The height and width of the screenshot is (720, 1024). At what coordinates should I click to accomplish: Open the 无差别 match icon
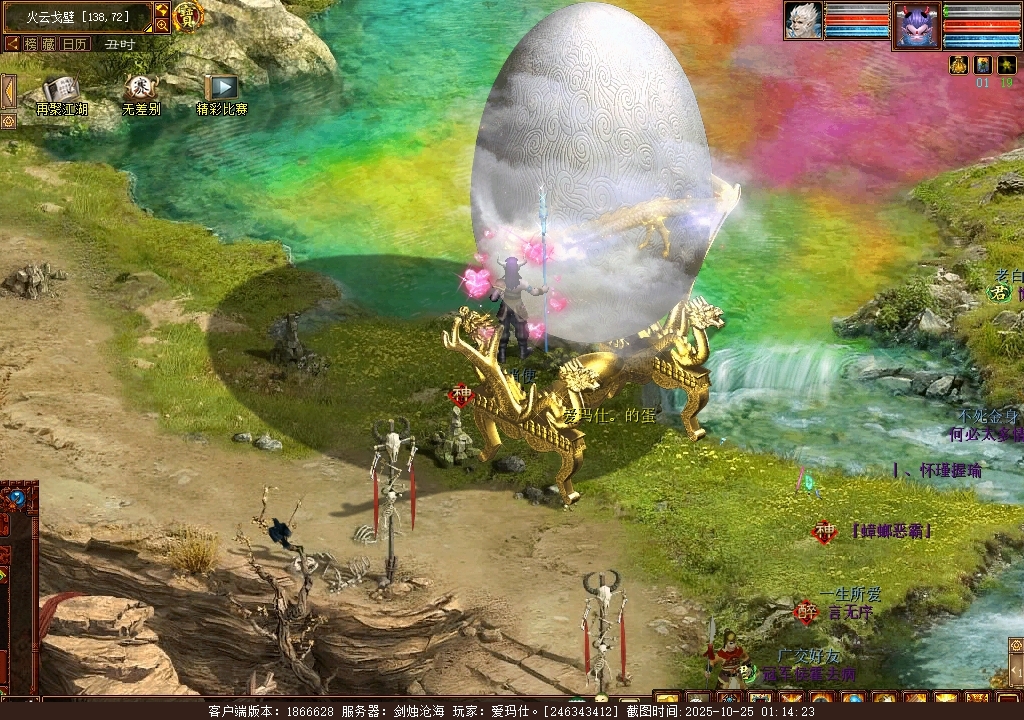140,89
